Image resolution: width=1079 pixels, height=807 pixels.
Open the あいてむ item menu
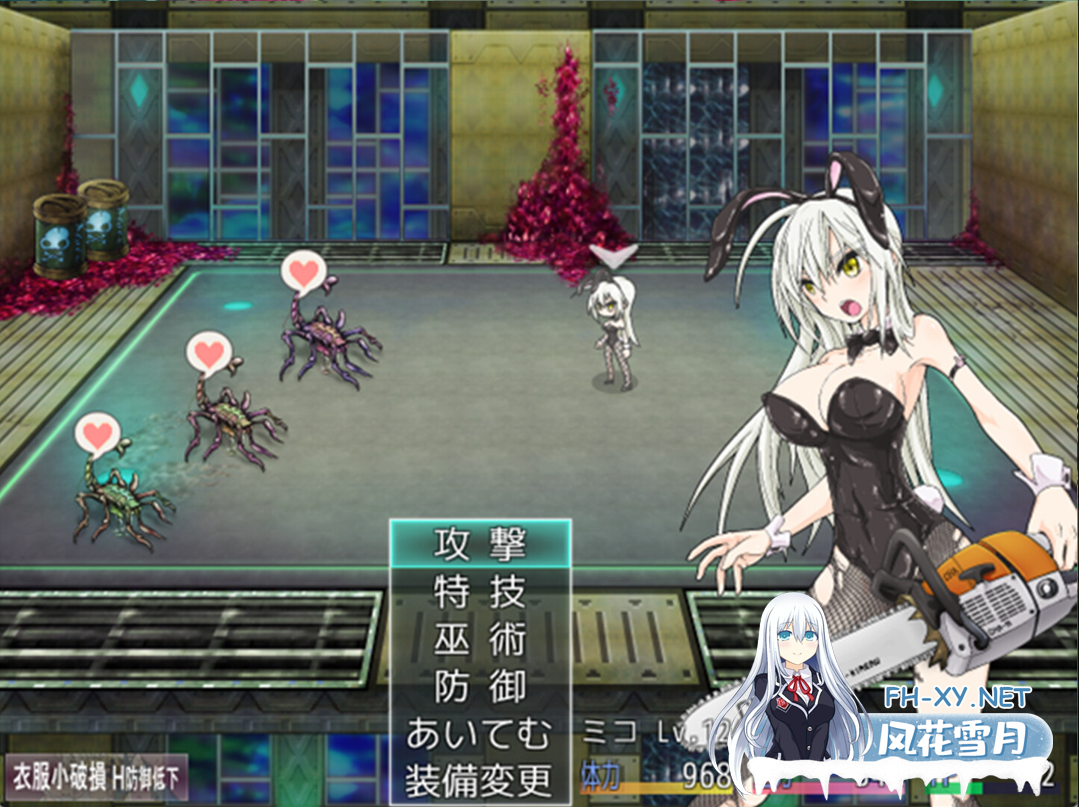[x=479, y=734]
